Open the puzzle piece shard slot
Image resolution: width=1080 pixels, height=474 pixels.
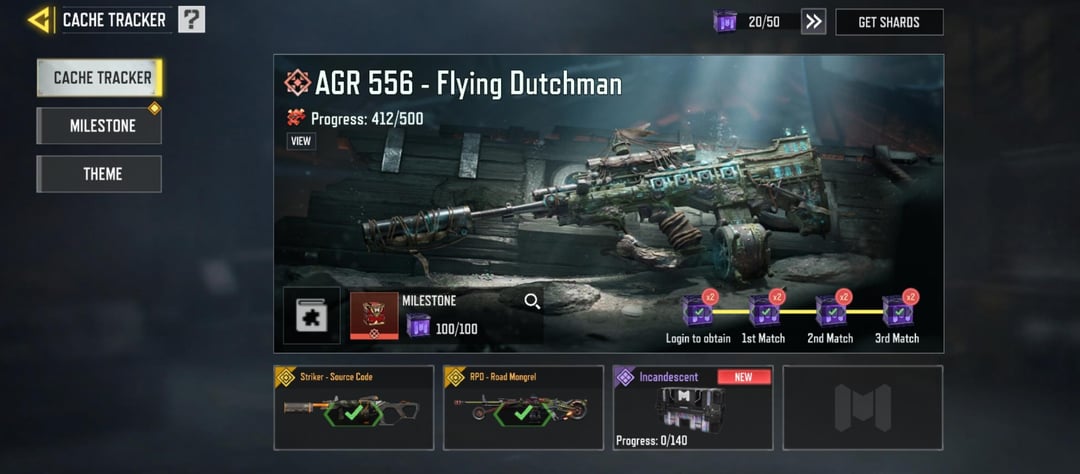[x=311, y=316]
